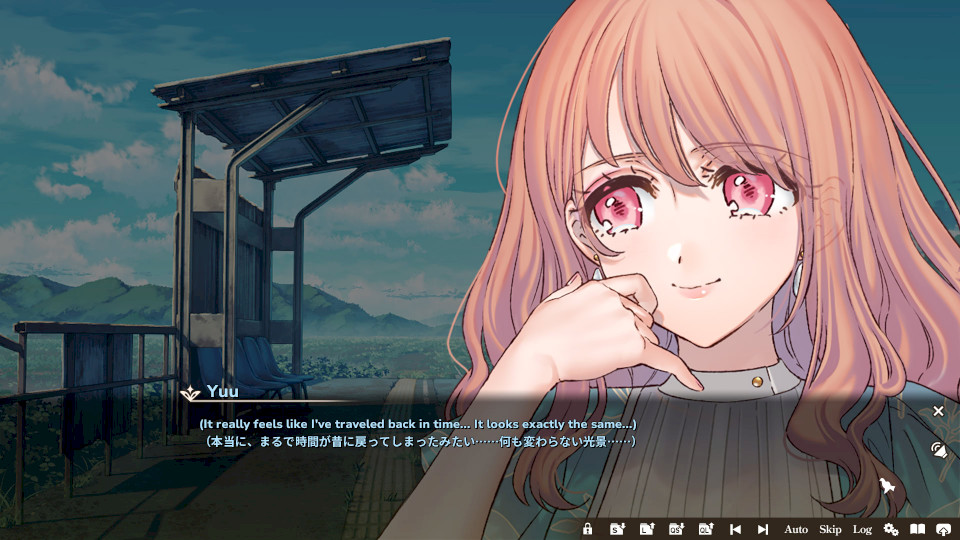Replay the voice line via the speaker icon

pos(938,449)
